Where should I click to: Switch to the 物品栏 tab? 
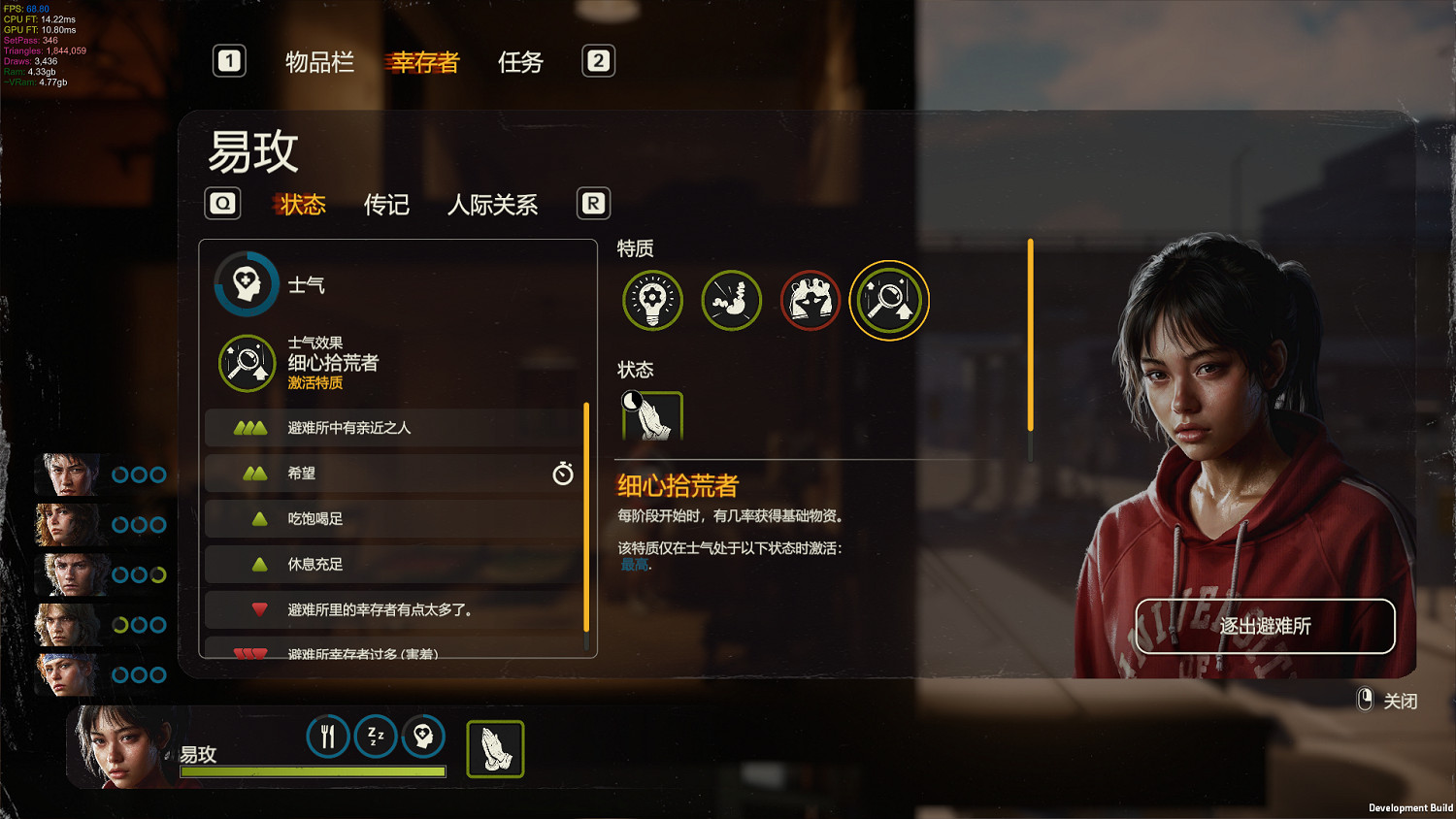point(319,61)
